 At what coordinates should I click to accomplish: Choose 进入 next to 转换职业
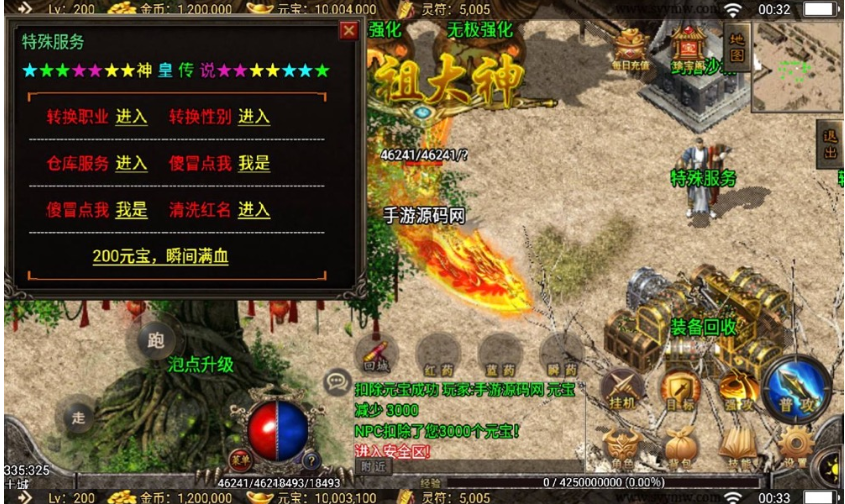(131, 117)
